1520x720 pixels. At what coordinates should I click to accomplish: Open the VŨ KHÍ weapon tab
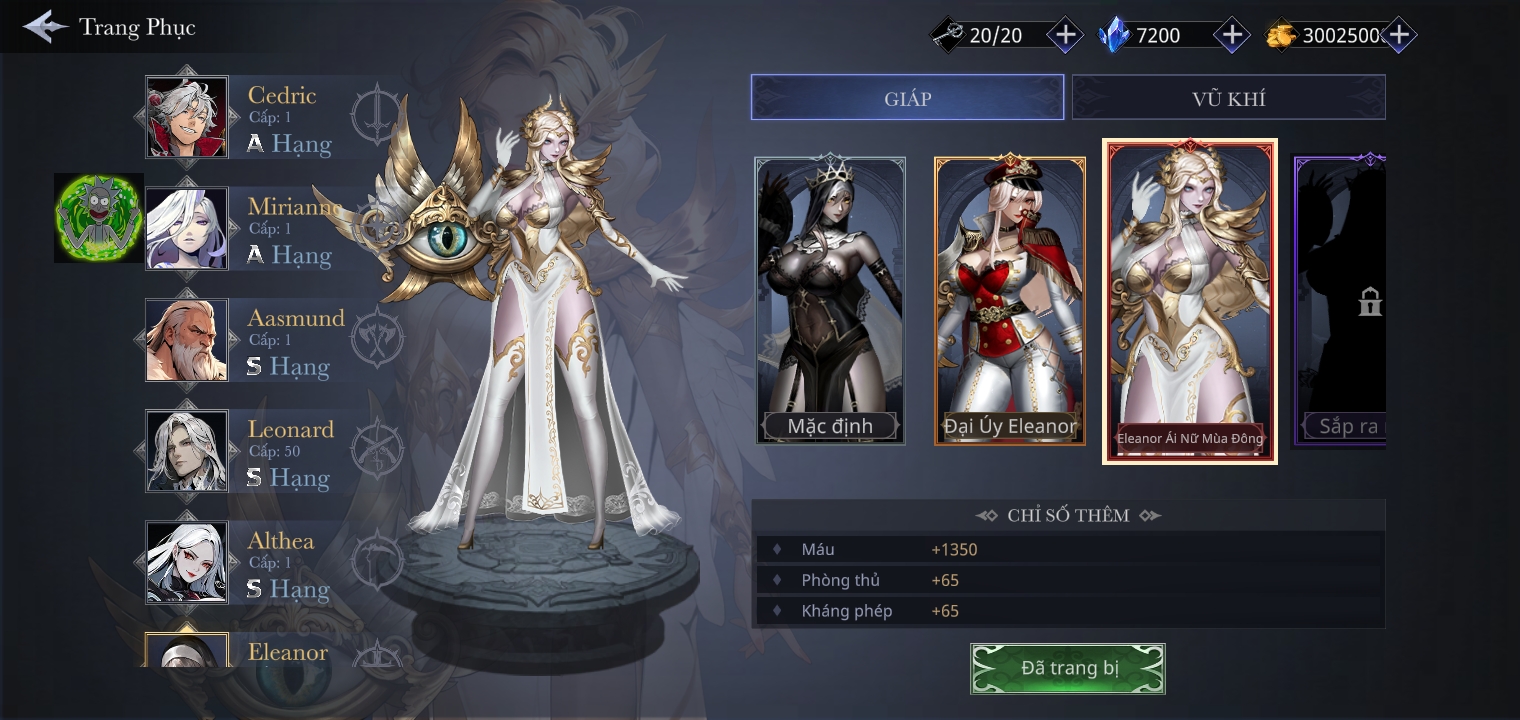click(x=1228, y=98)
